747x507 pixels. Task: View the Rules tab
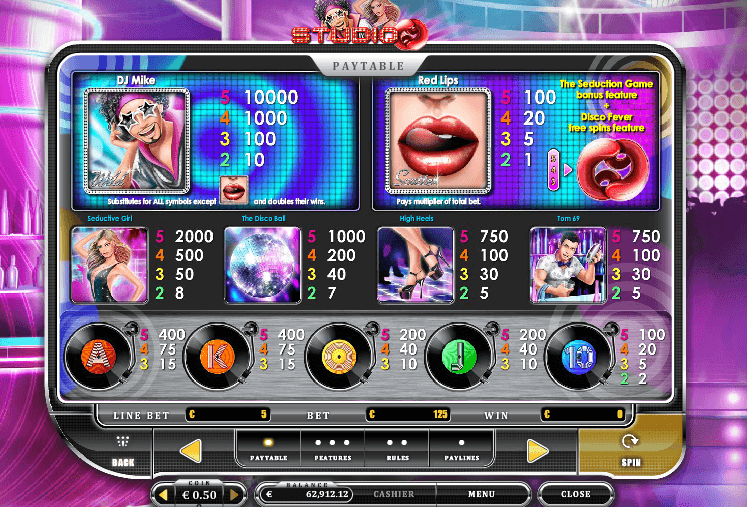pyautogui.click(x=397, y=449)
